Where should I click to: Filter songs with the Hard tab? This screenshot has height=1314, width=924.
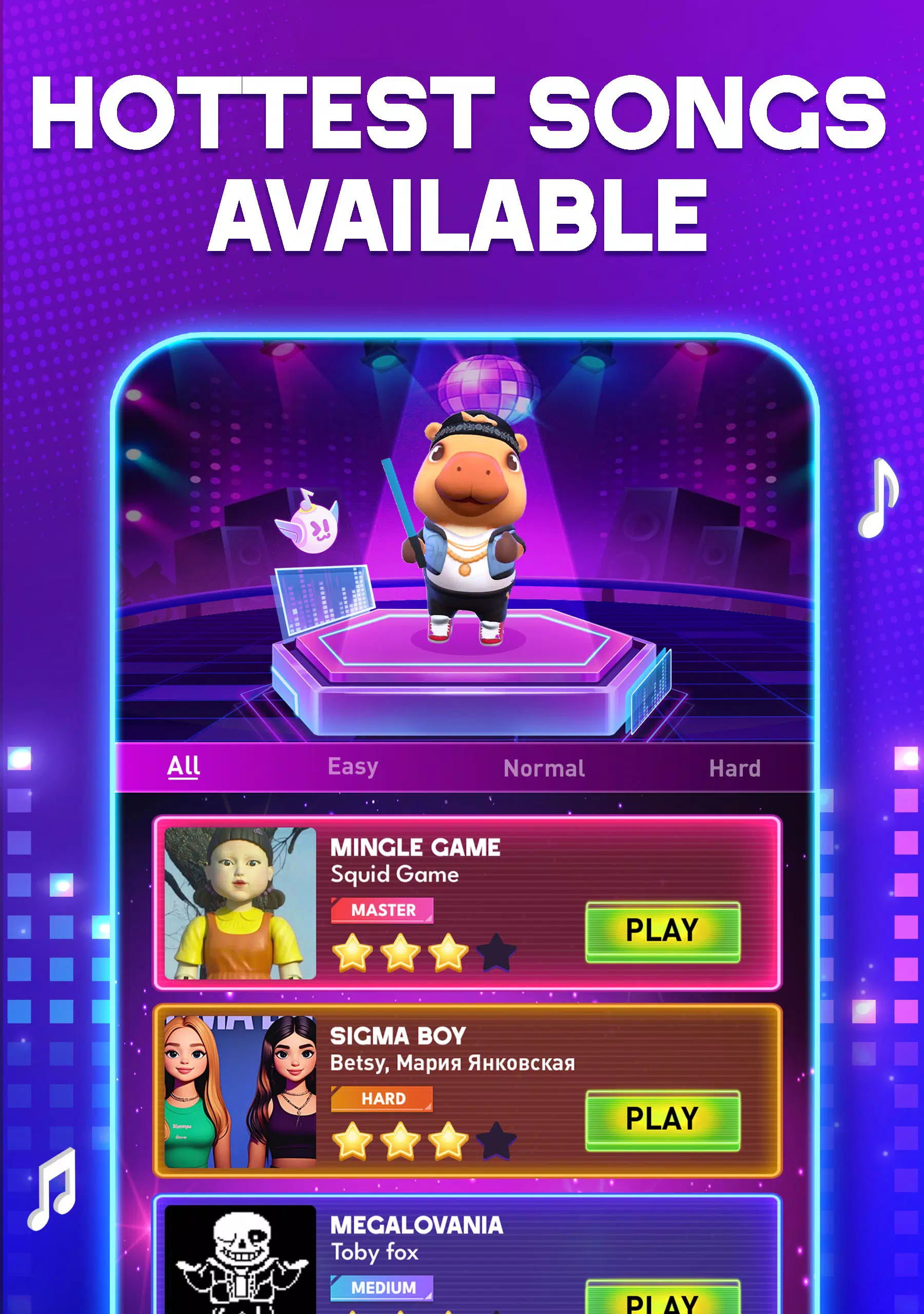coord(735,767)
